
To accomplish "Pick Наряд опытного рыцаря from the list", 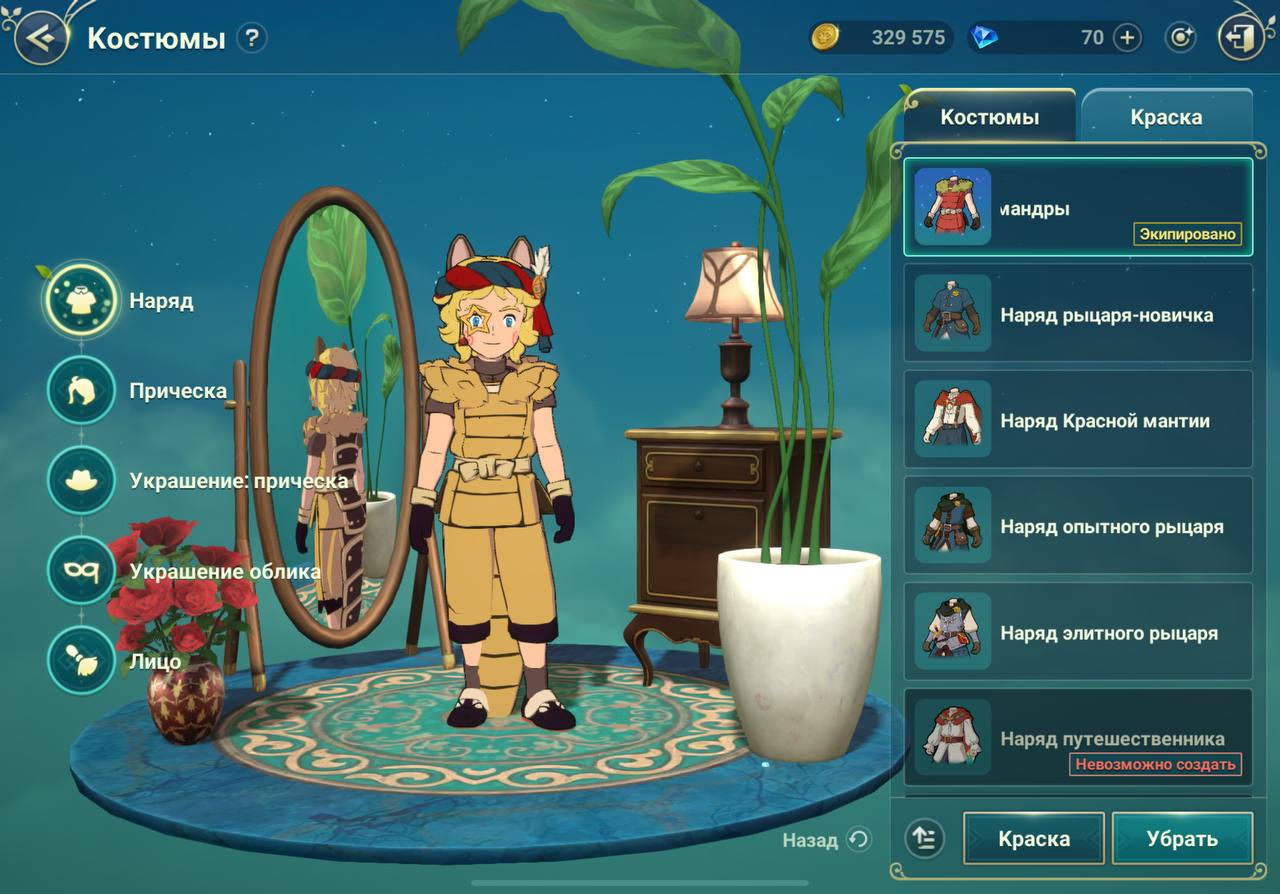I will tap(1078, 526).
